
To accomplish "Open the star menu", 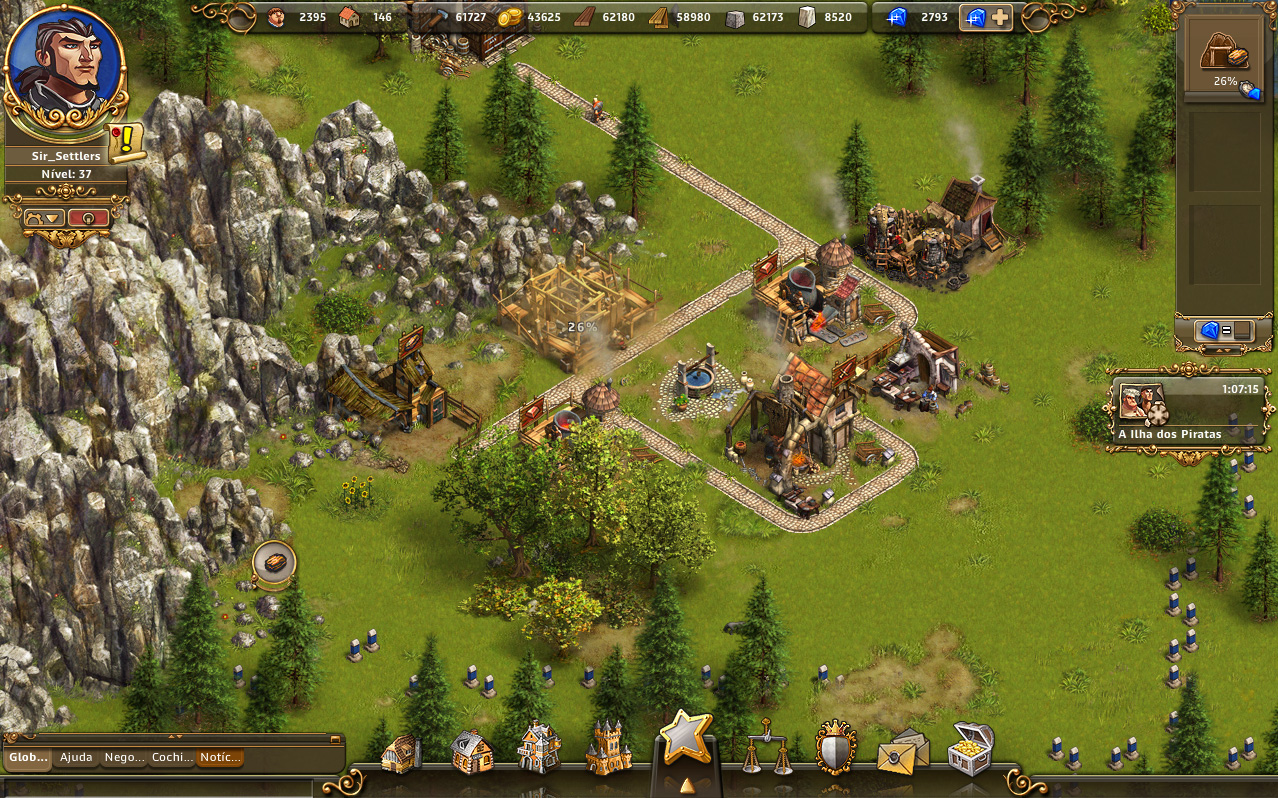I will click(685, 740).
